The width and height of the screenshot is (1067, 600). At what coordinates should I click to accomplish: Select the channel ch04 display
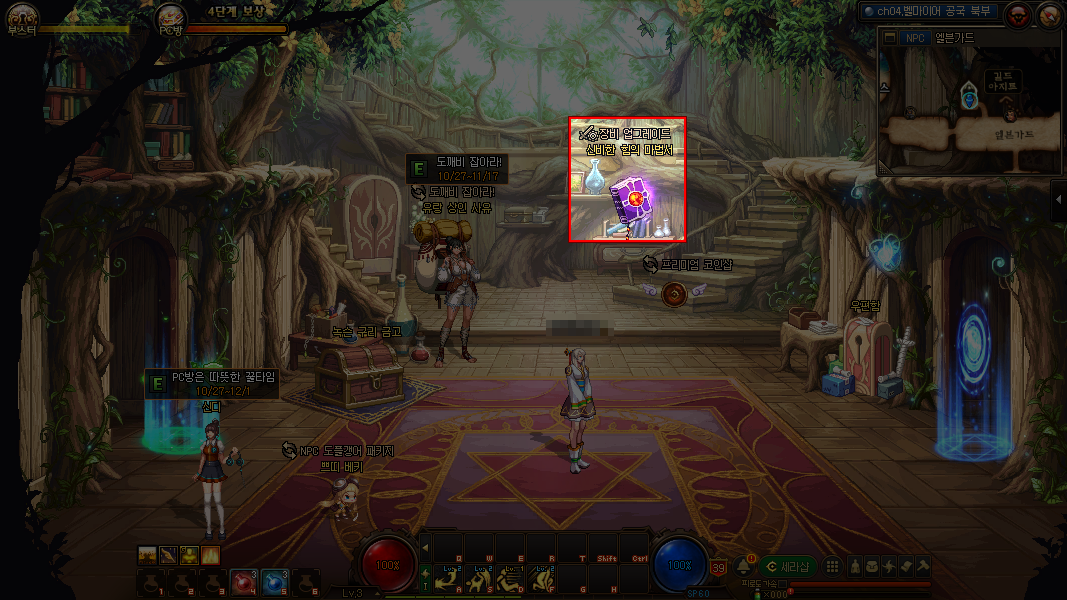(x=931, y=11)
